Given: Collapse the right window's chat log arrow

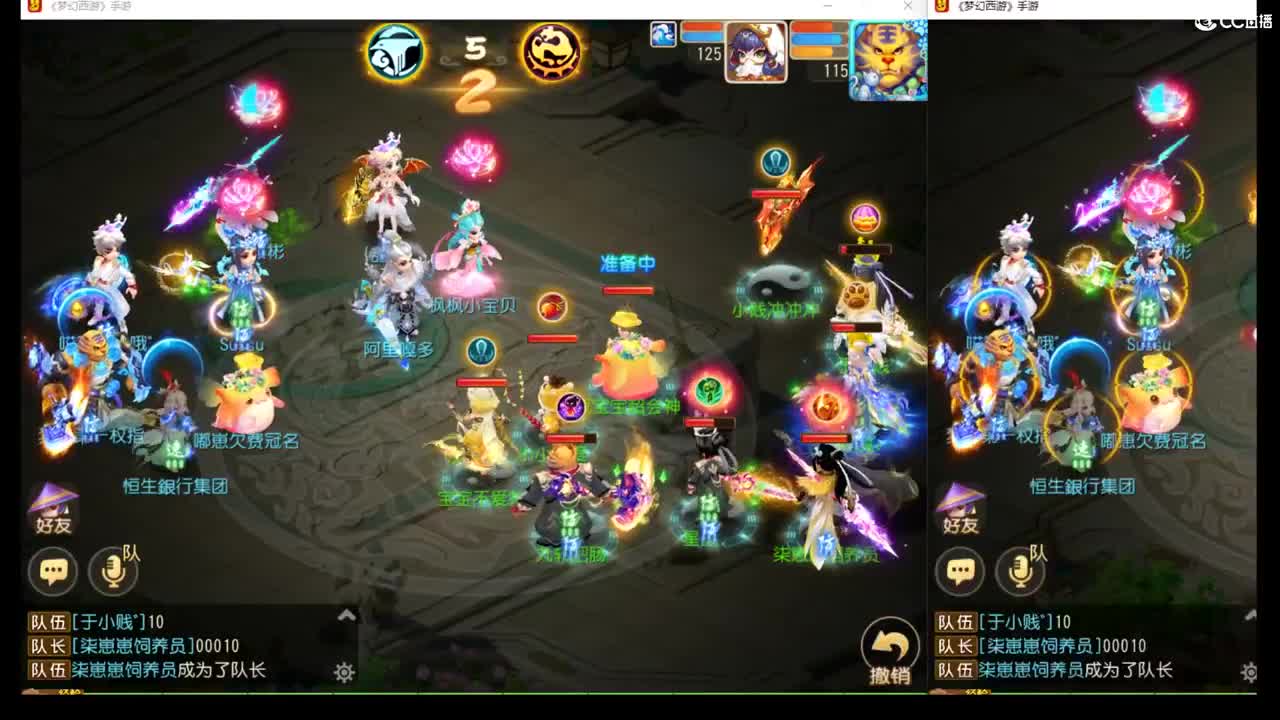Looking at the screenshot, I should (x=1249, y=614).
